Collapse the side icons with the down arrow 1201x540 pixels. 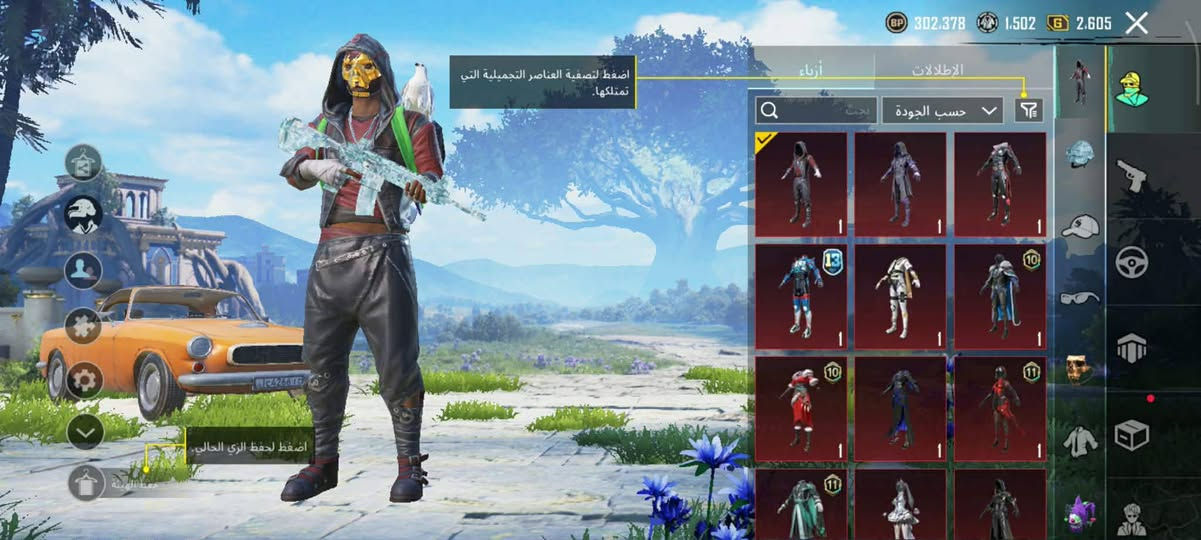pyautogui.click(x=85, y=431)
